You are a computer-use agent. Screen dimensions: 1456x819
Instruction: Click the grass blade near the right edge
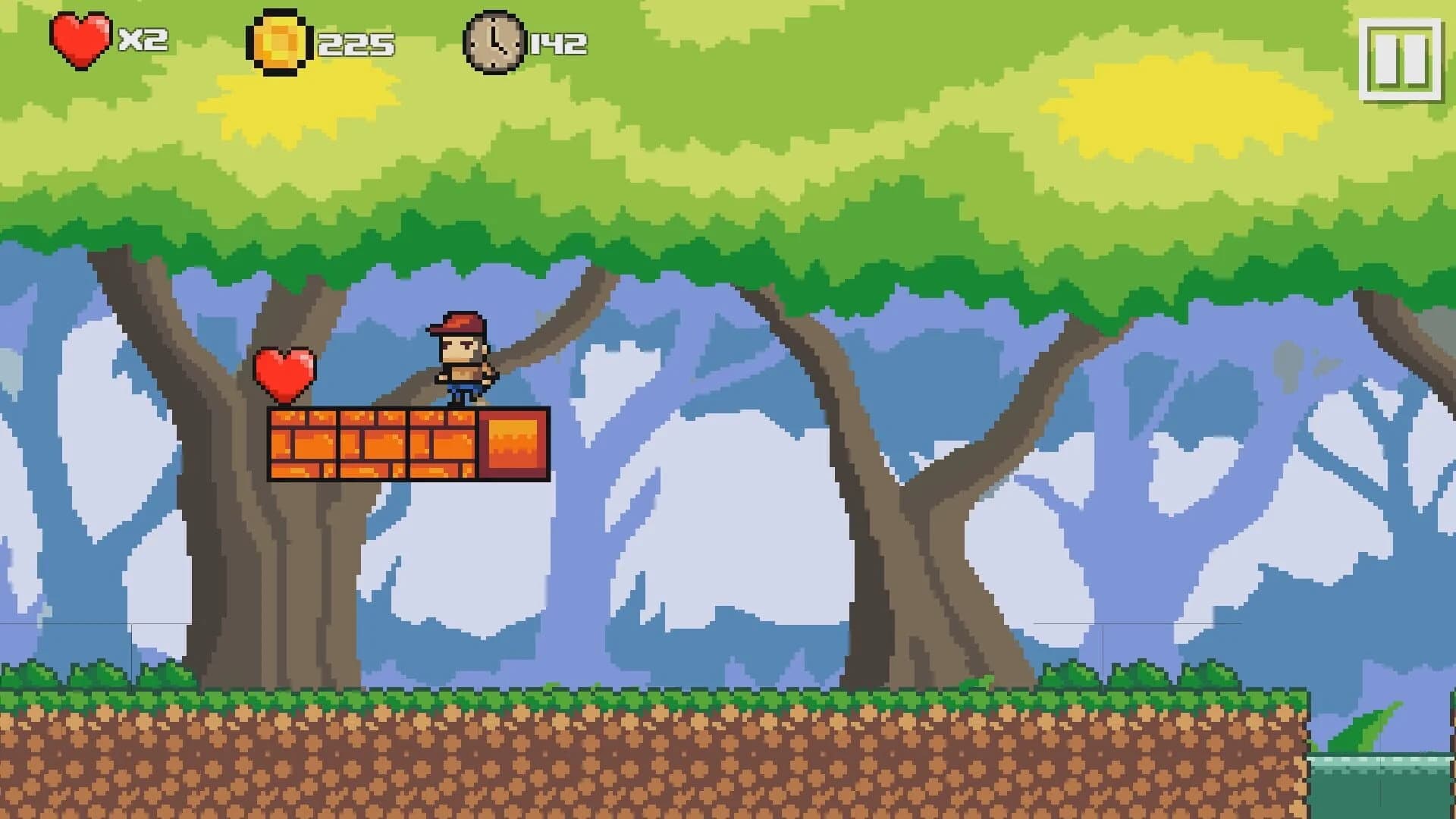[1365, 728]
